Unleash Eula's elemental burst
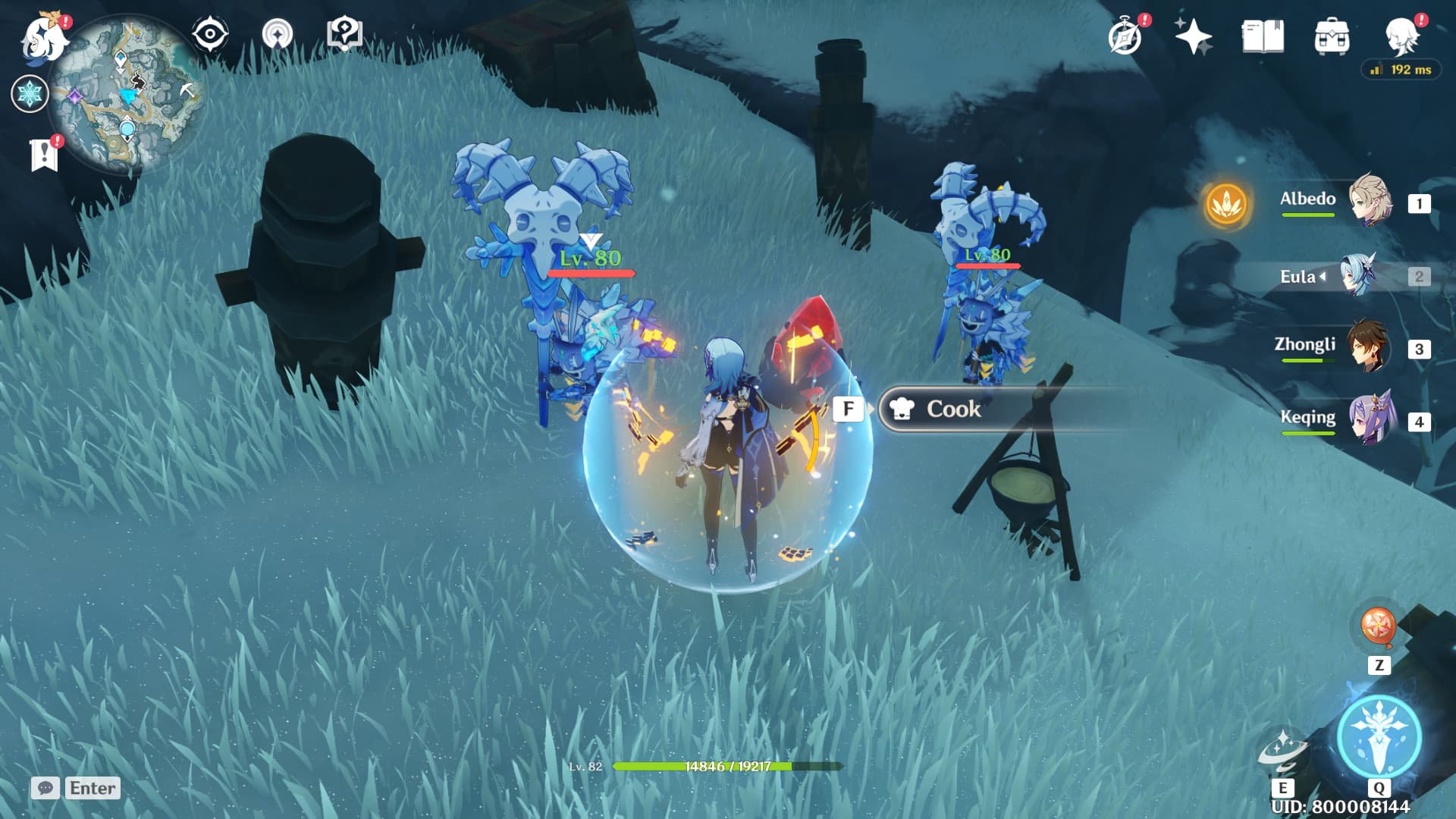The height and width of the screenshot is (819, 1456). pos(1379,737)
